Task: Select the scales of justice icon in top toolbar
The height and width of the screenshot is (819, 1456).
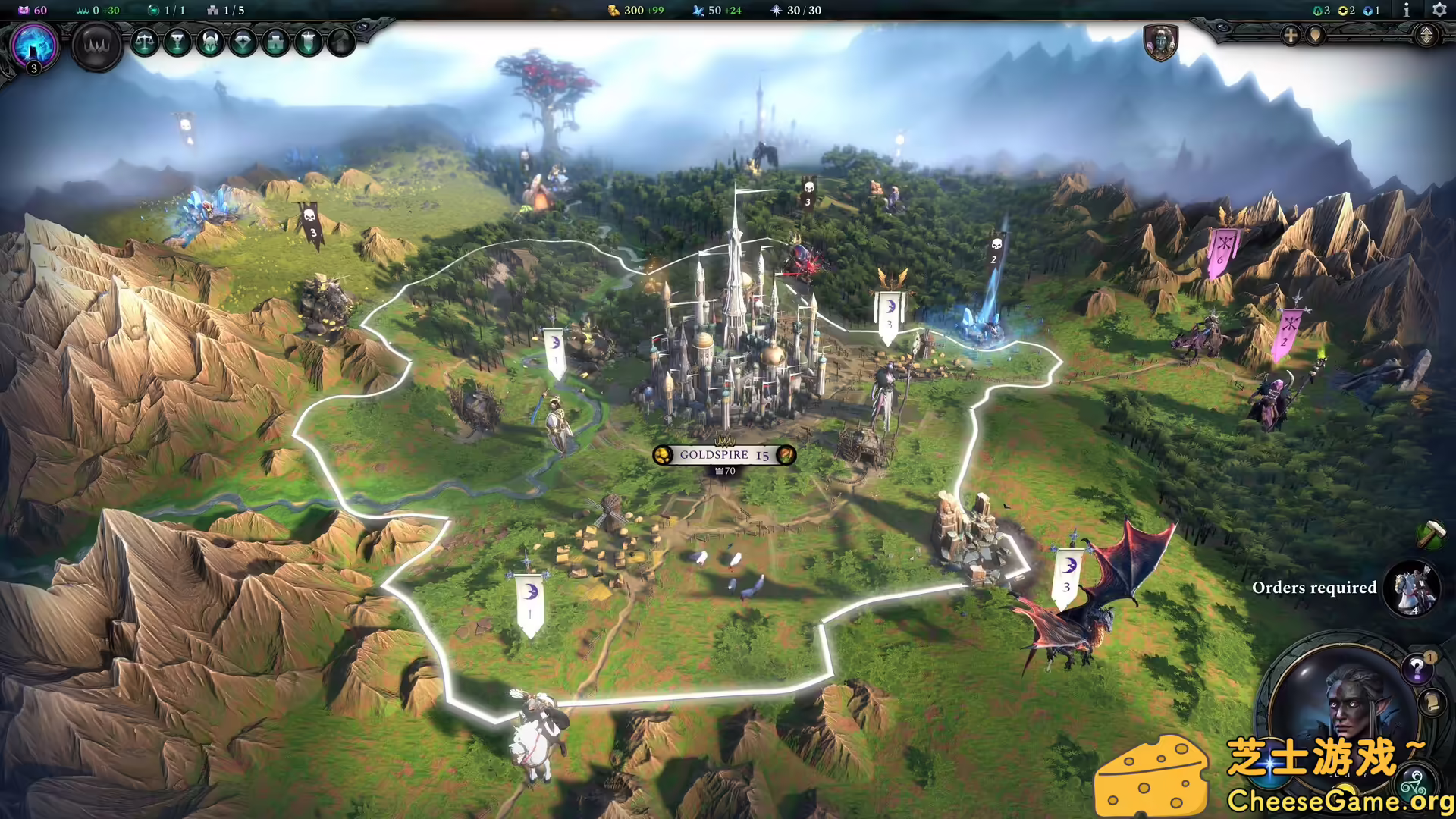Action: click(146, 43)
